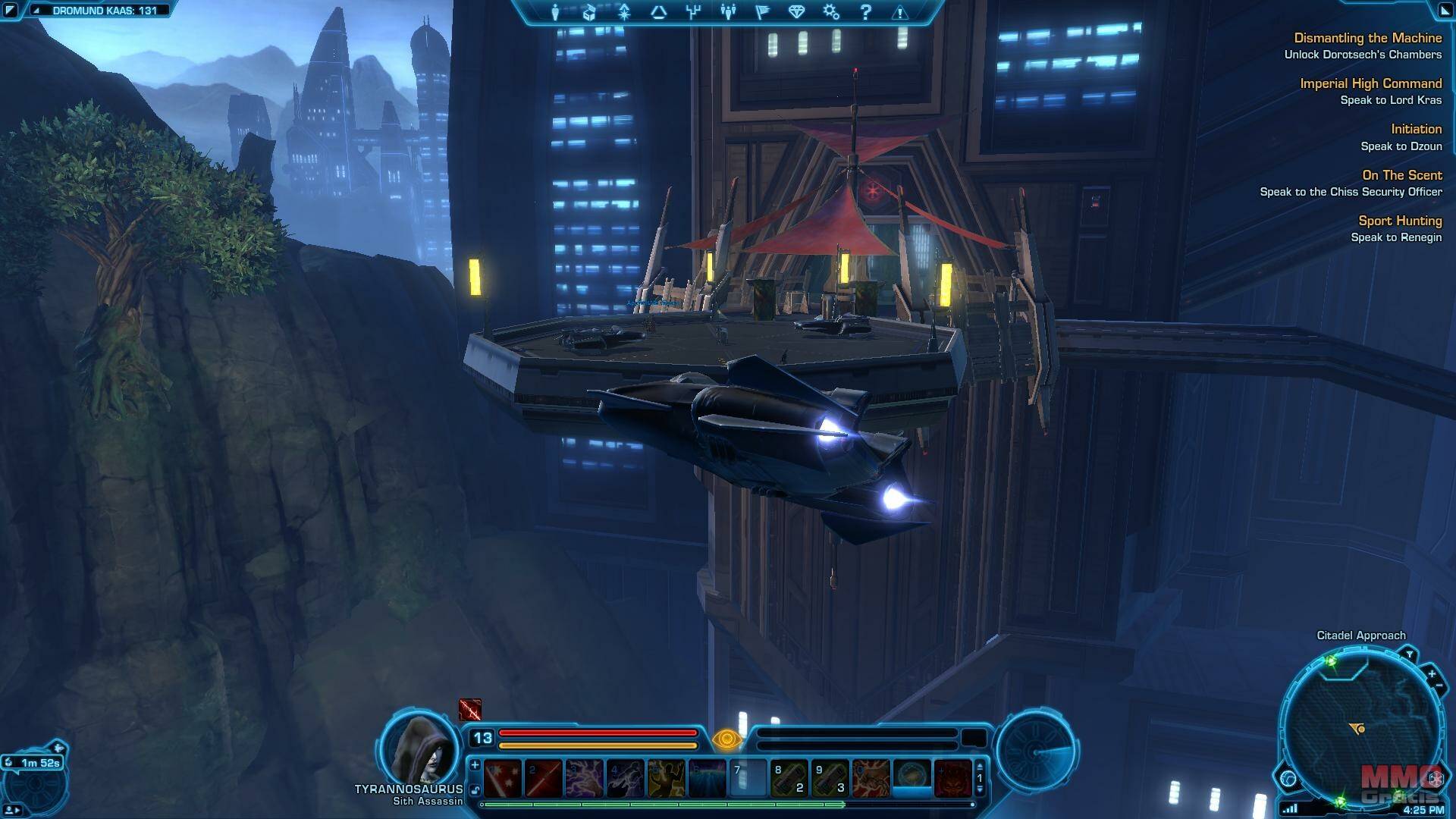1456x819 pixels.
Task: Activate the purple lightning ability in slot 3
Action: click(x=584, y=778)
